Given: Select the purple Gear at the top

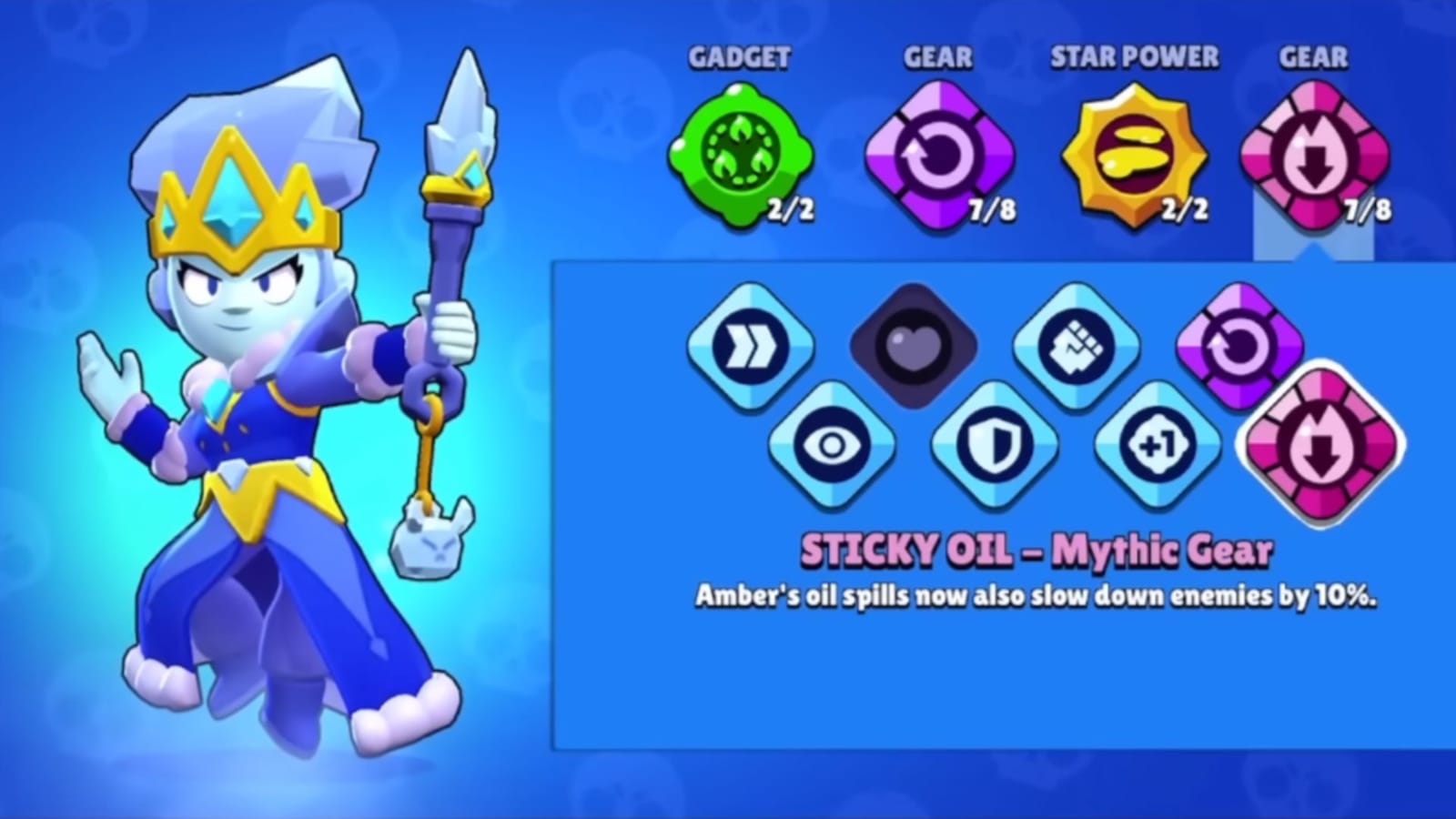Looking at the screenshot, I should pos(937,153).
